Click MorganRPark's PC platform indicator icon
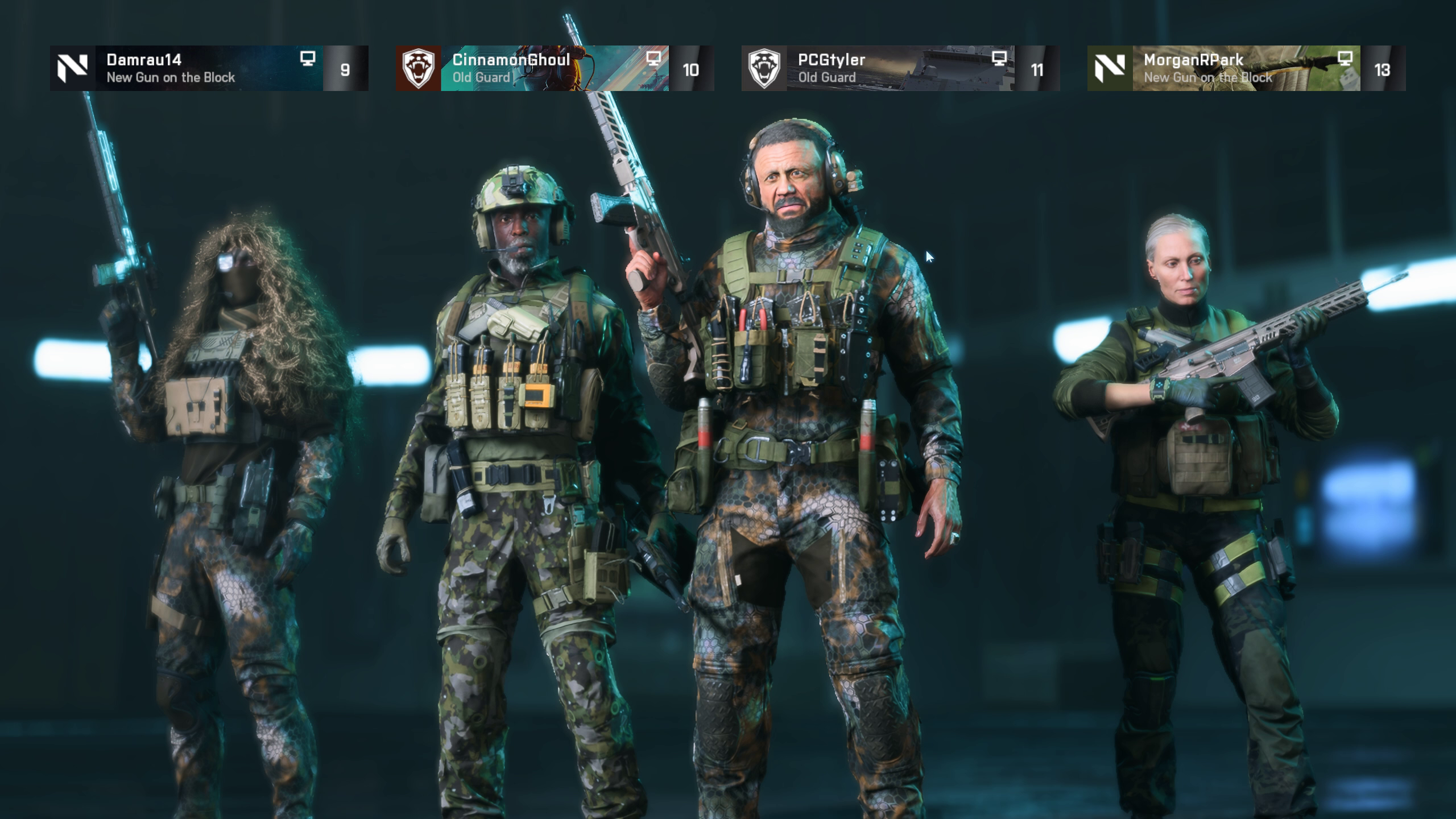 coord(1346,59)
